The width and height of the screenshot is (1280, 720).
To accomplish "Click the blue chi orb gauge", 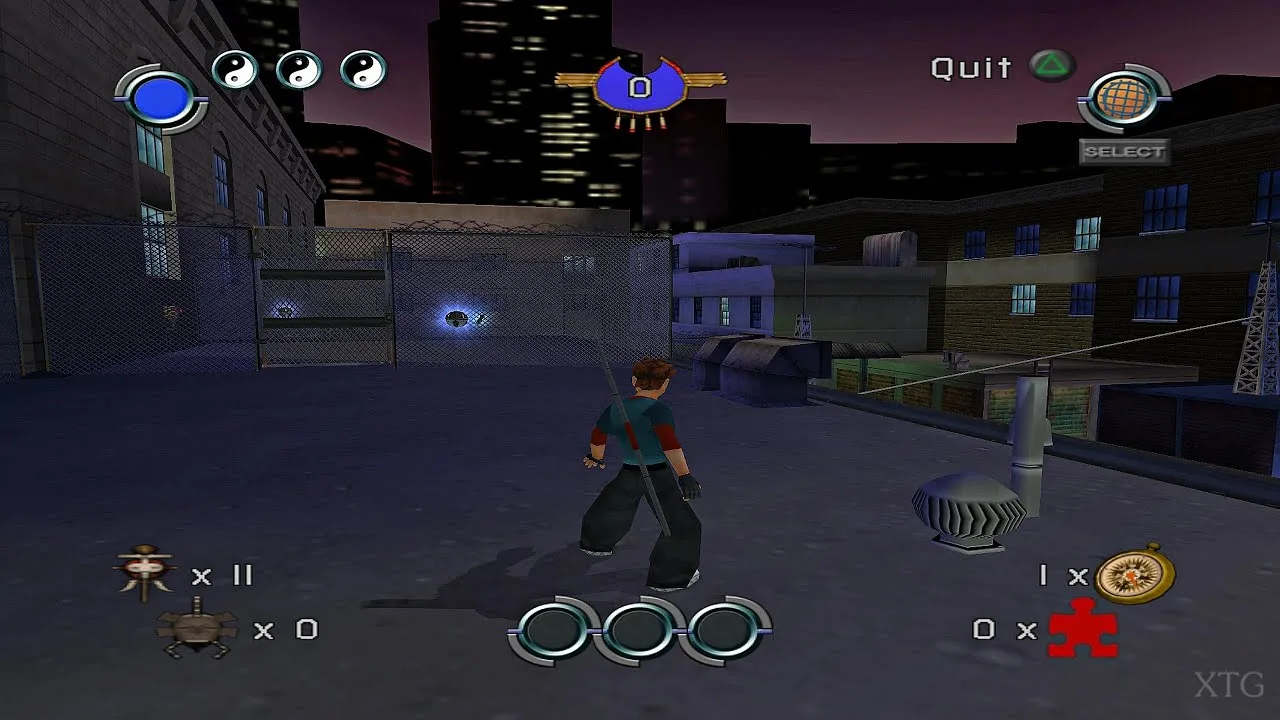I will point(161,98).
